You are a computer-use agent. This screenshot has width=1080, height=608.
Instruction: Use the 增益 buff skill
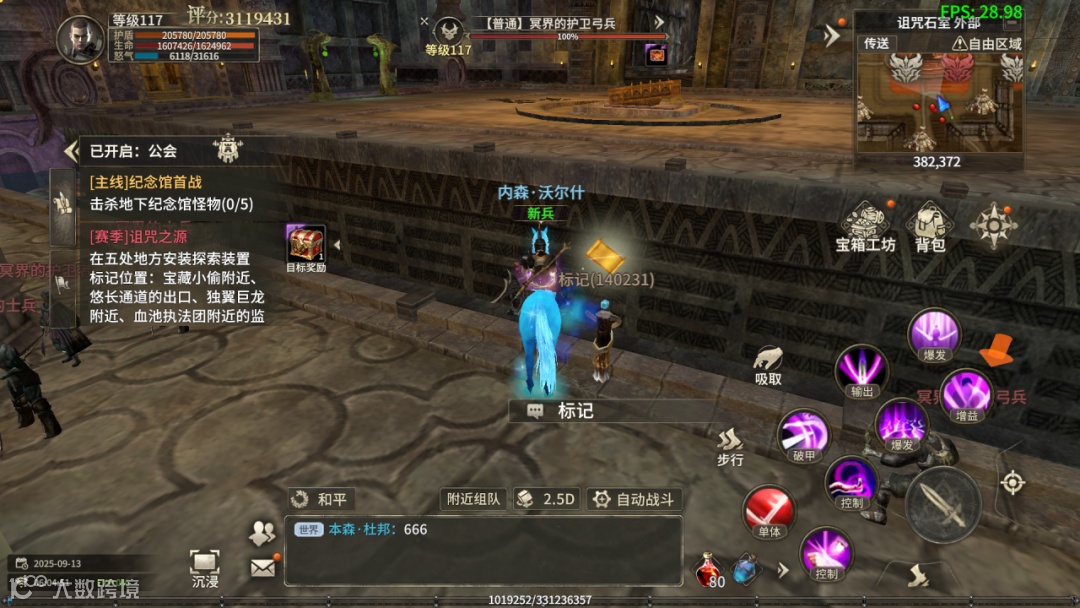tap(966, 393)
